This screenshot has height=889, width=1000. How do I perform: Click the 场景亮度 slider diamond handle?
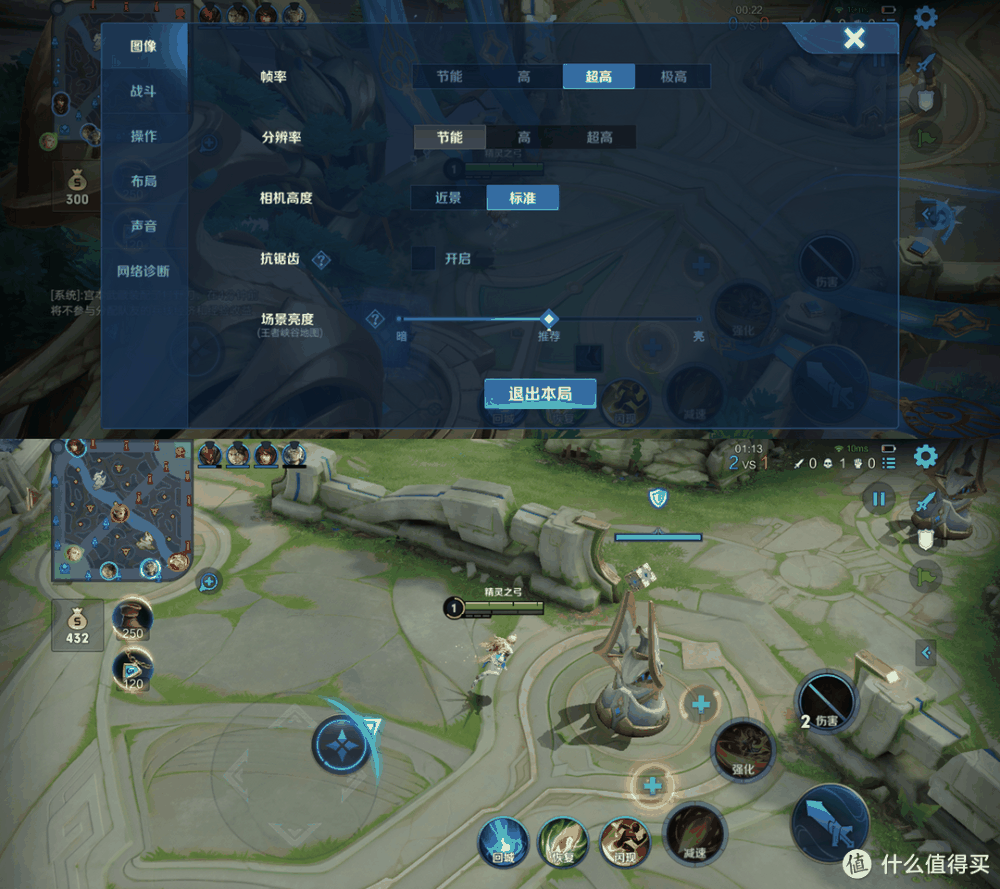coord(548,318)
